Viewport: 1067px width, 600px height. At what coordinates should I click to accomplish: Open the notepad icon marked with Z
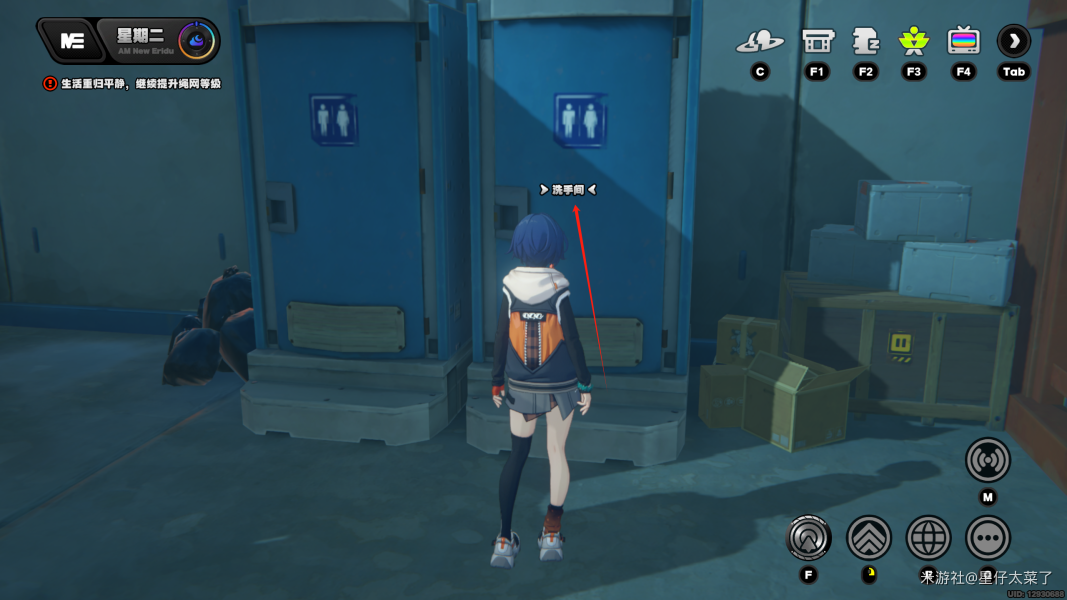pos(865,42)
